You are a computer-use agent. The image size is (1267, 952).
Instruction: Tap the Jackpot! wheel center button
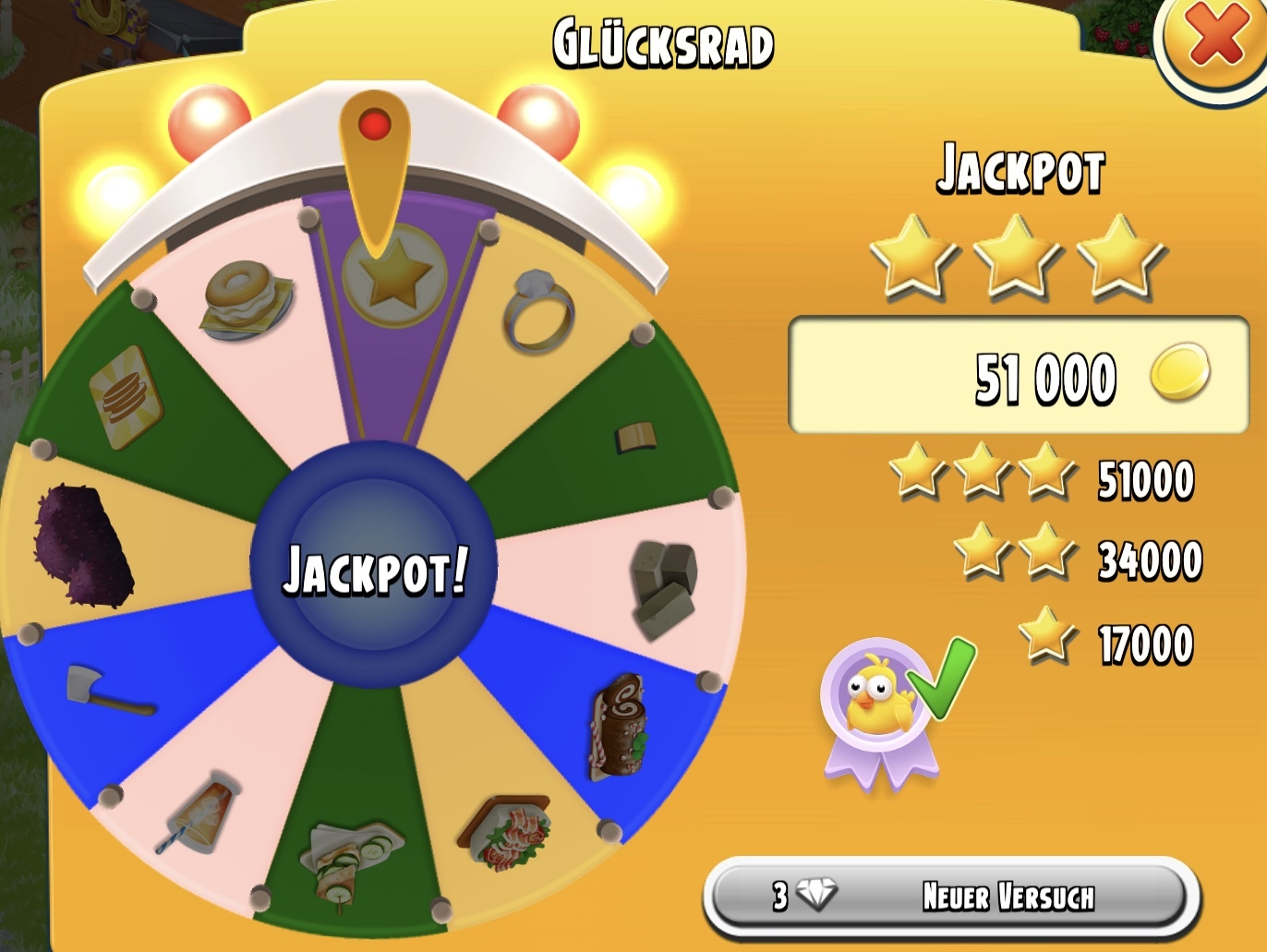(x=374, y=565)
